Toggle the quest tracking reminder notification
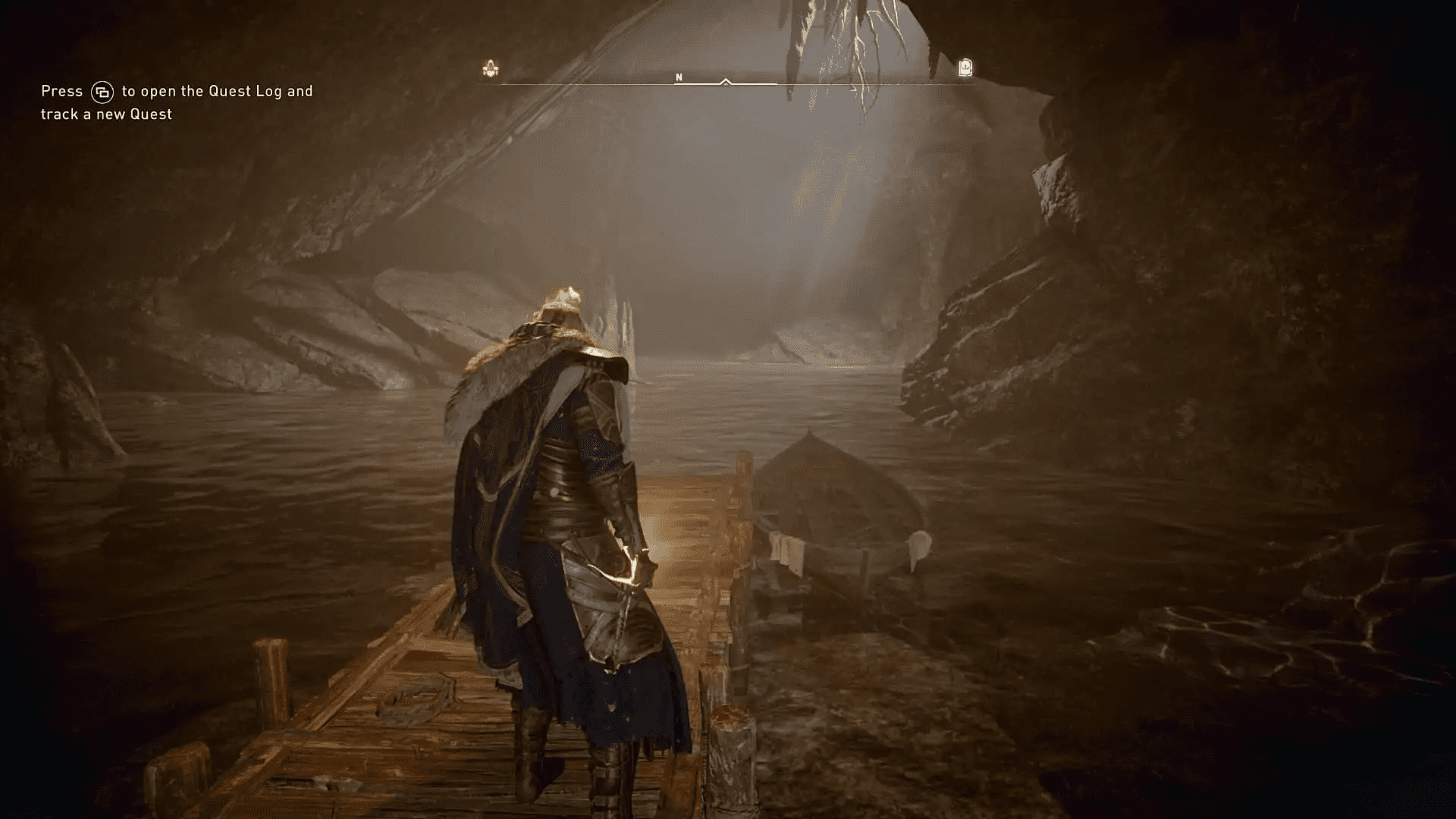Viewport: 1456px width, 819px height. 174,102
